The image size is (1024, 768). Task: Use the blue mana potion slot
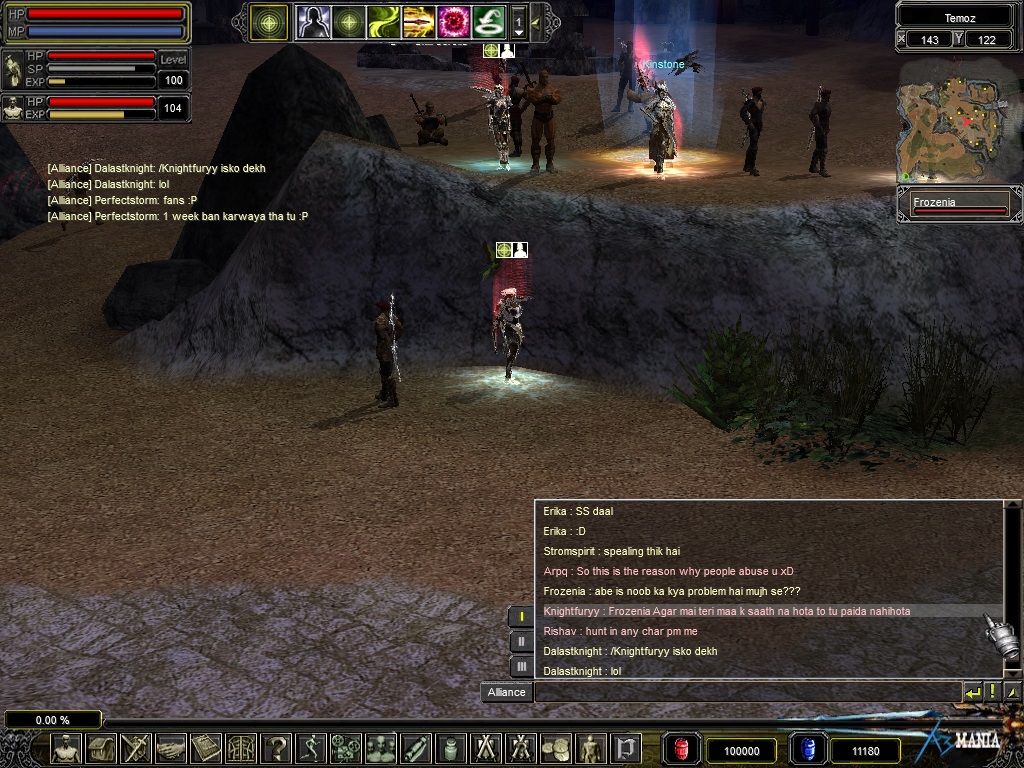(807, 749)
